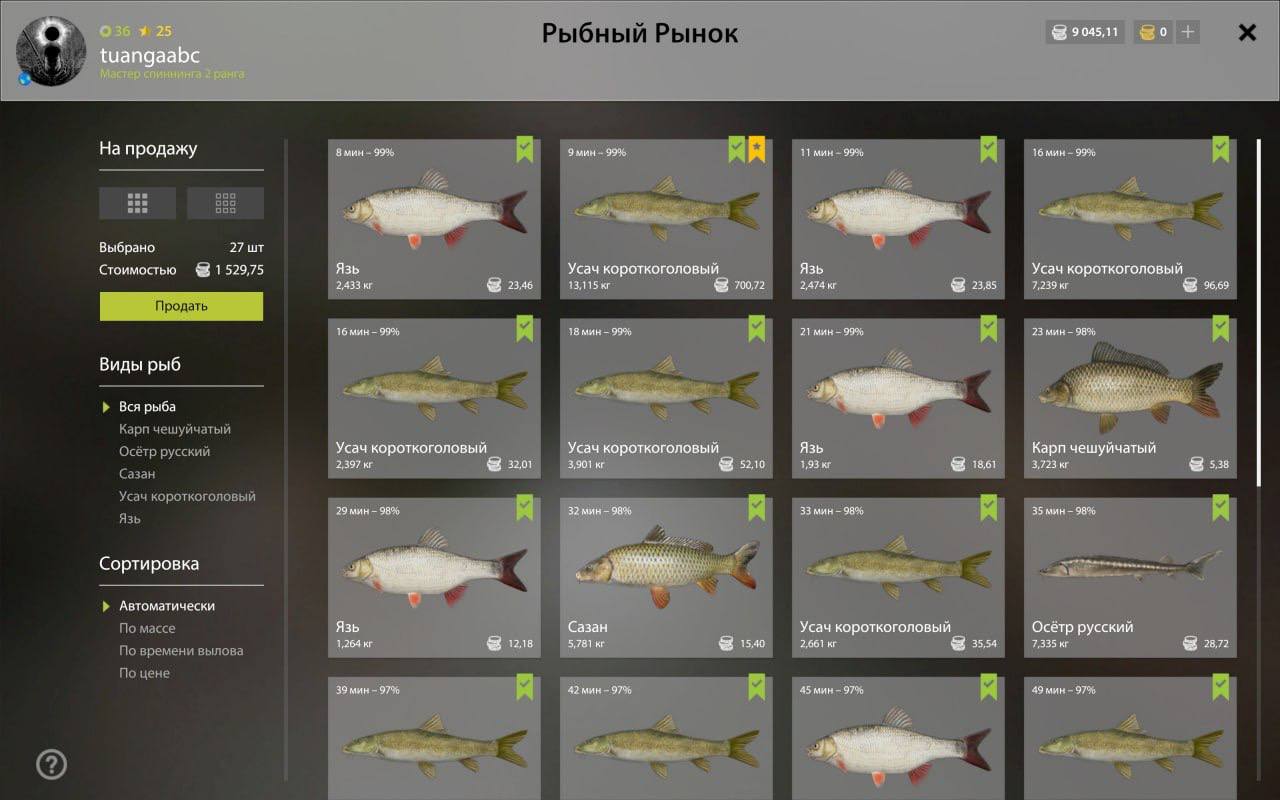Select the Сазан 5,781 kg fish card

click(x=666, y=577)
